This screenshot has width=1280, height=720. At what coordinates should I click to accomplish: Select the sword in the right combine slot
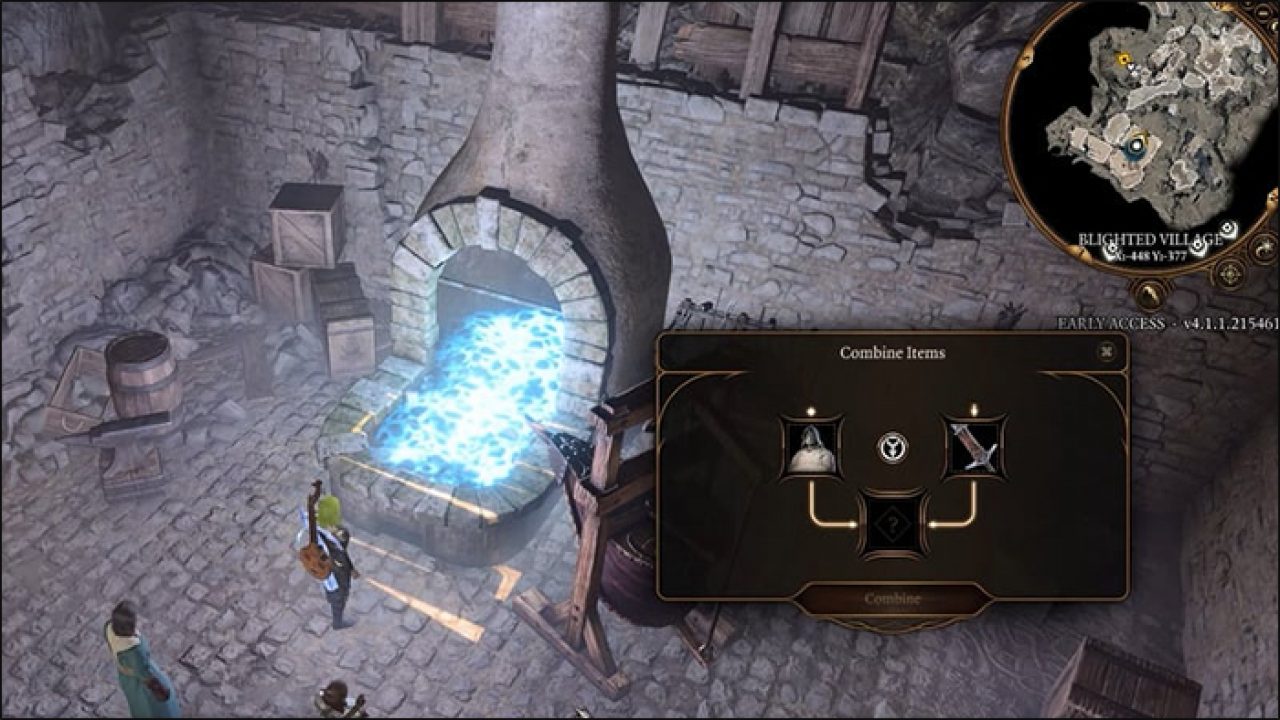[x=975, y=448]
